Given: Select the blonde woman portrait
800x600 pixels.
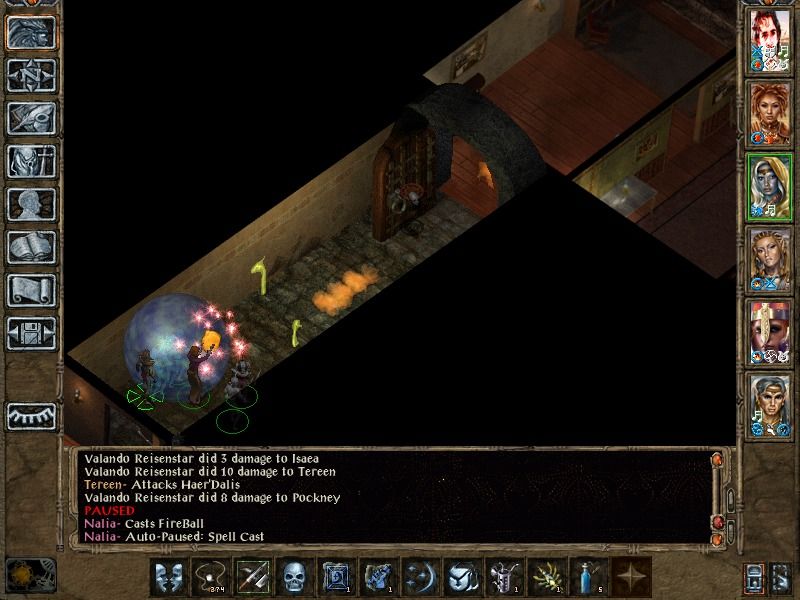Looking at the screenshot, I should click(771, 259).
